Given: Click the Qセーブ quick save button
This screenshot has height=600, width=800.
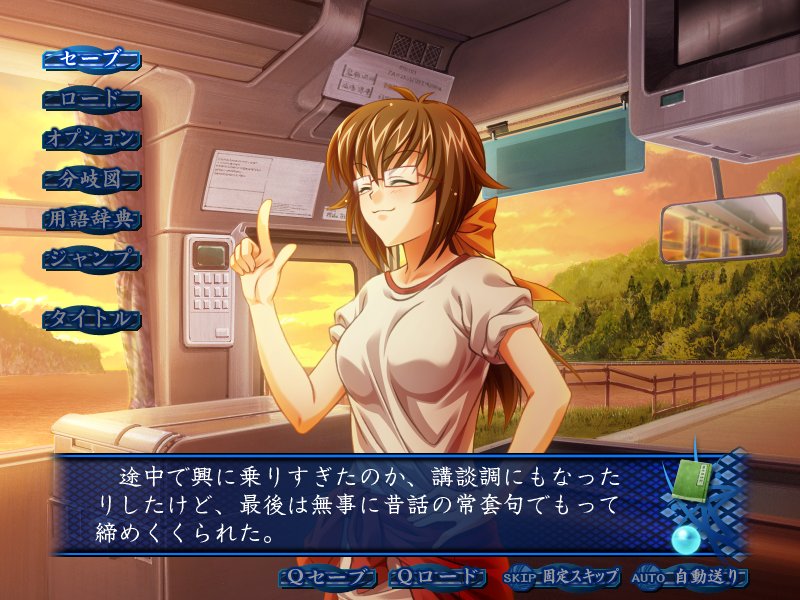Looking at the screenshot, I should [x=329, y=577].
